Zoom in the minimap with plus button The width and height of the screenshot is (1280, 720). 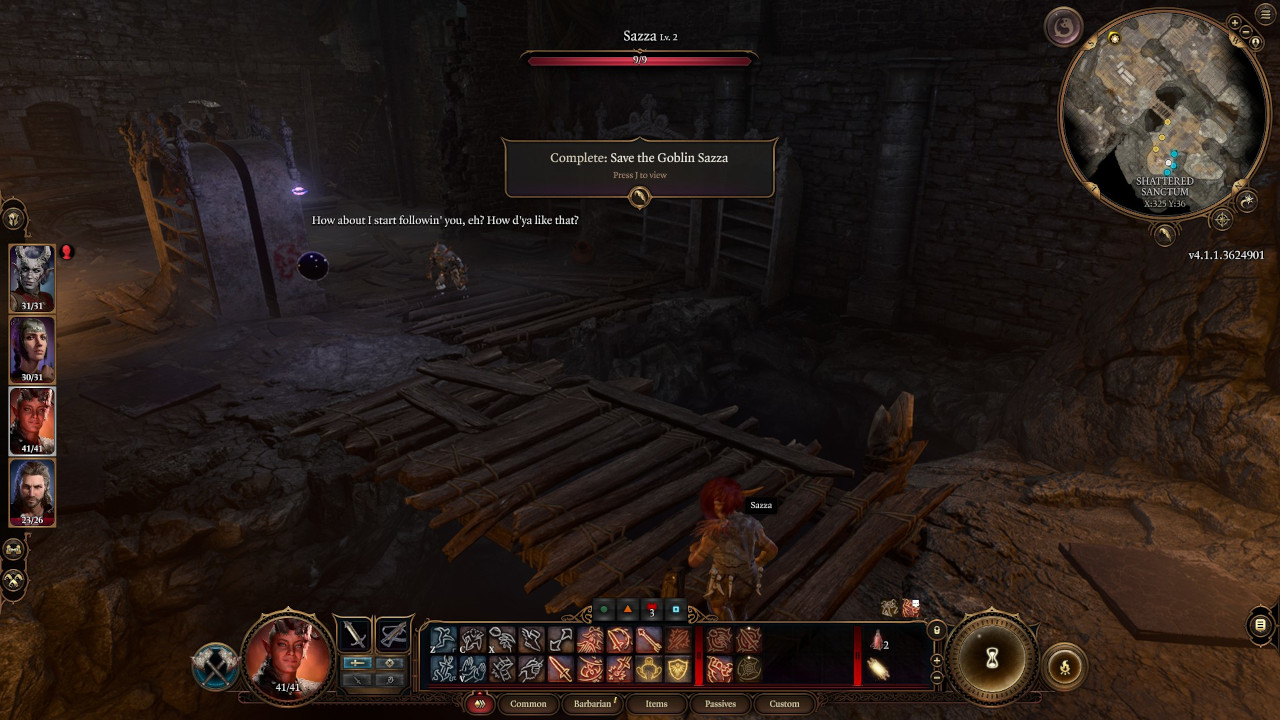[x=1235, y=22]
